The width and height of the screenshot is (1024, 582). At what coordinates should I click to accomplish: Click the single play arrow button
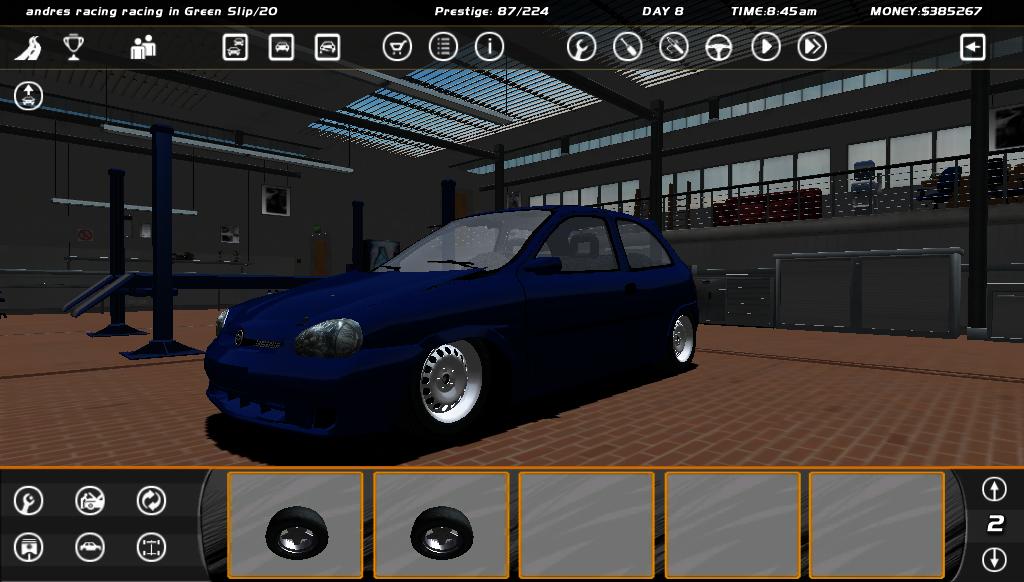pos(765,46)
